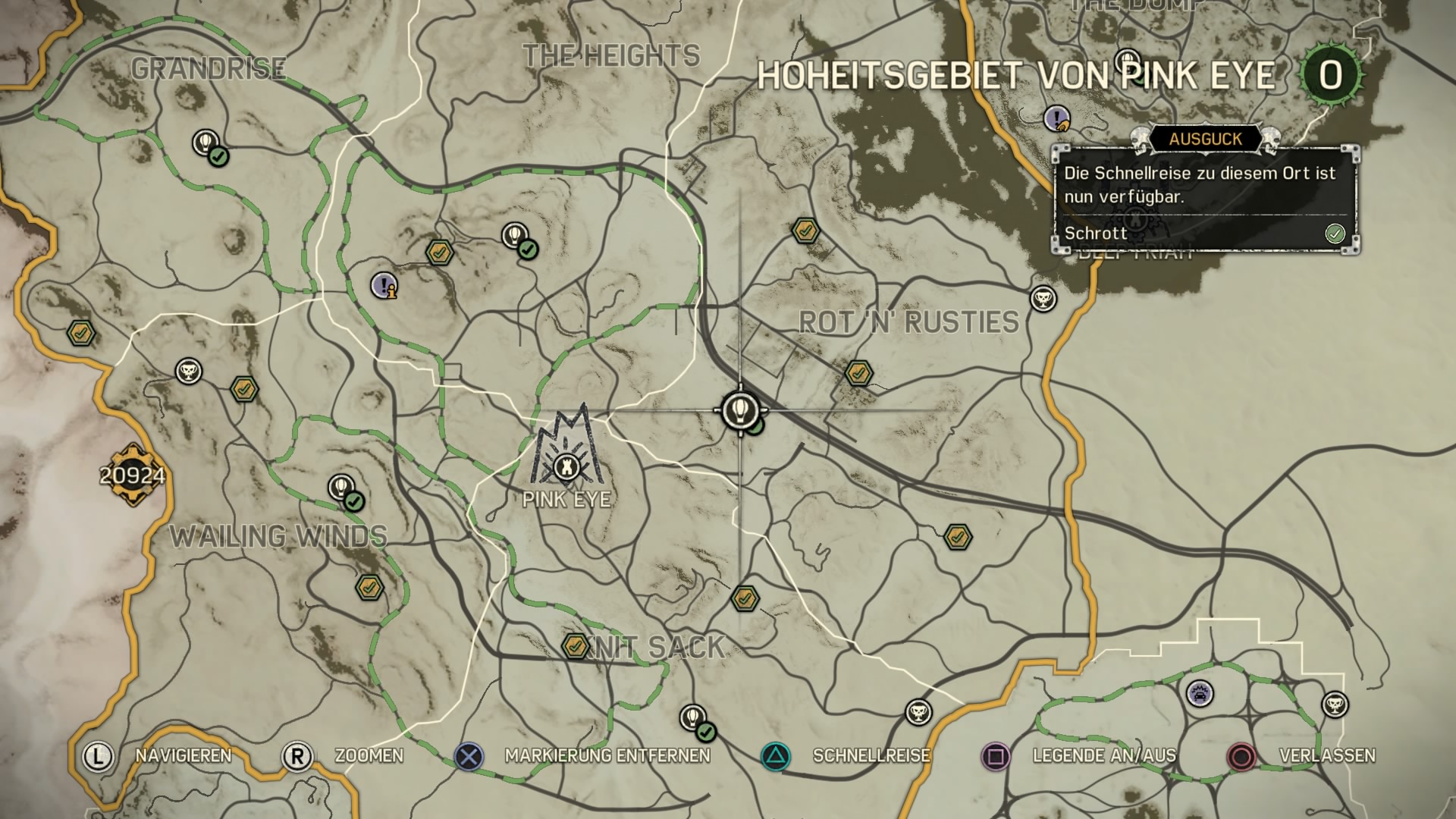Select the trophy icon near Grandrise

(187, 371)
